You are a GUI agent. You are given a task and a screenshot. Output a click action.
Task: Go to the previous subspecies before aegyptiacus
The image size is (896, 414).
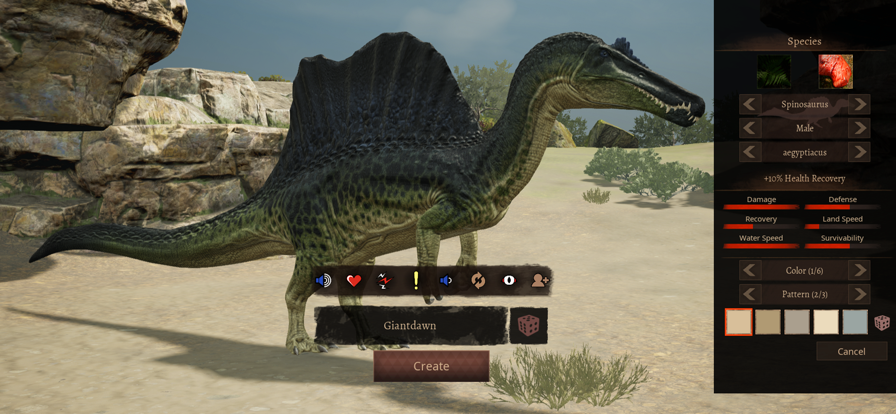pos(749,152)
